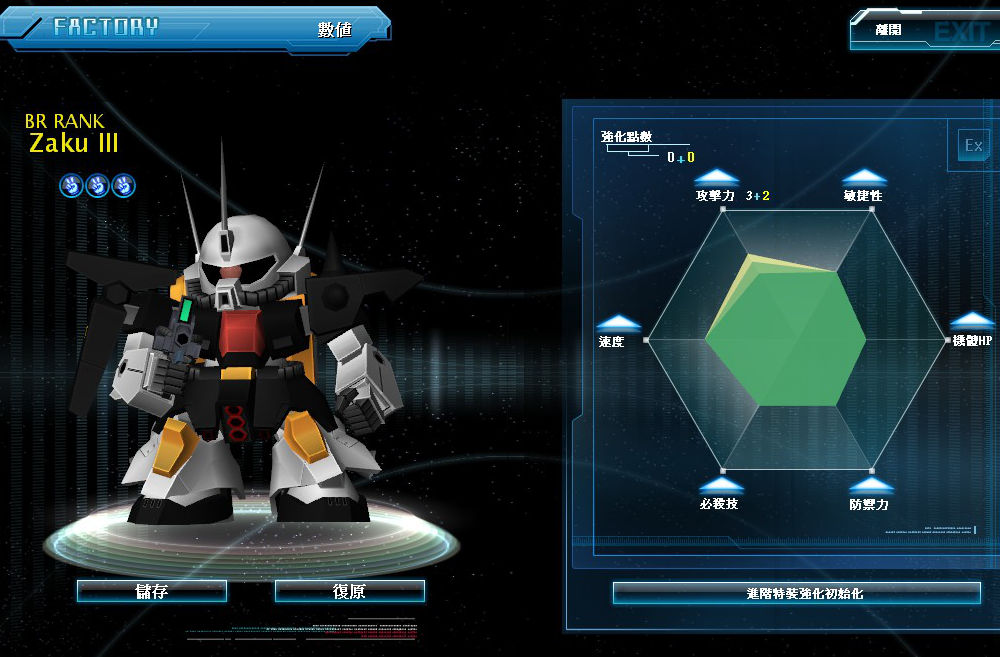Save changes with the 儲存 button
Viewport: 1000px width, 657px height.
(x=152, y=591)
